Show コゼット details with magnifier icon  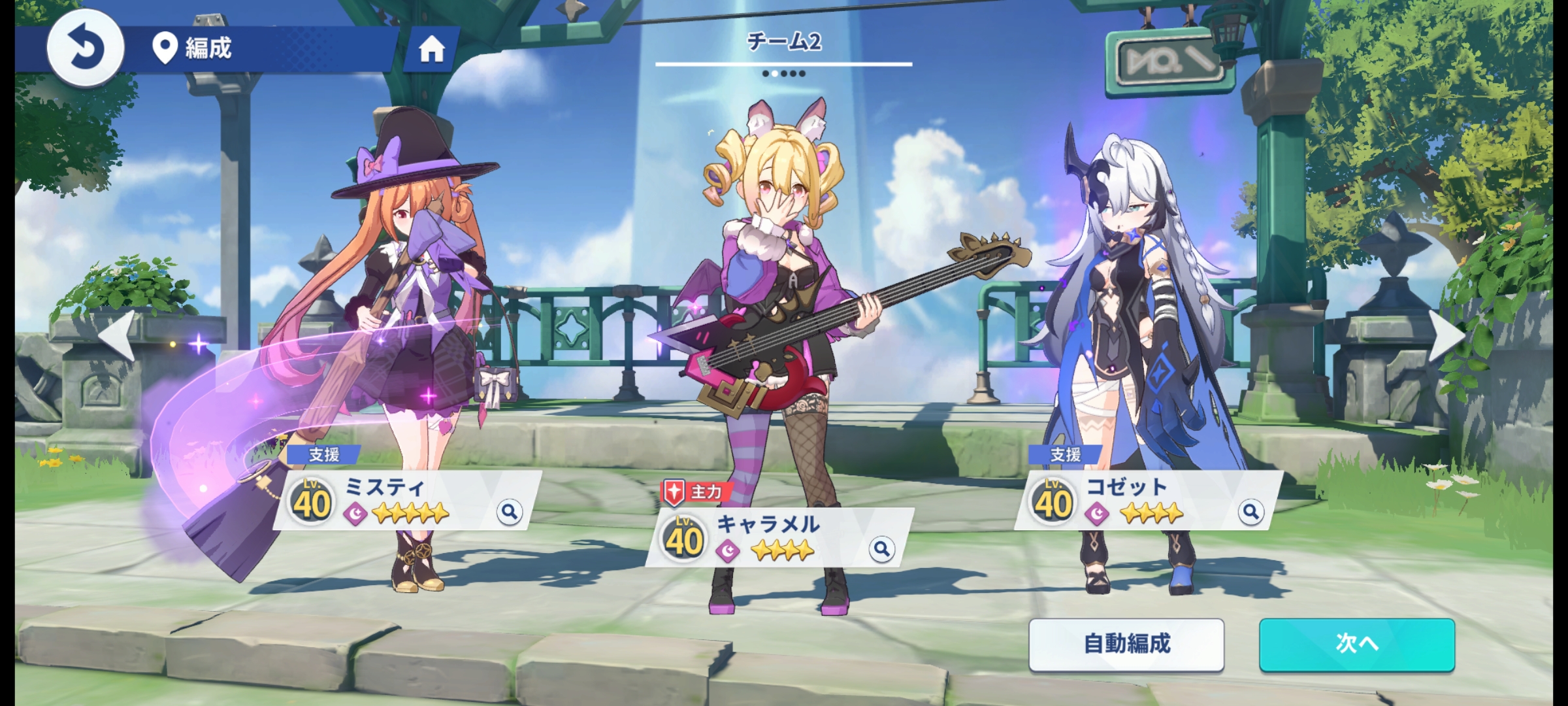click(1250, 511)
